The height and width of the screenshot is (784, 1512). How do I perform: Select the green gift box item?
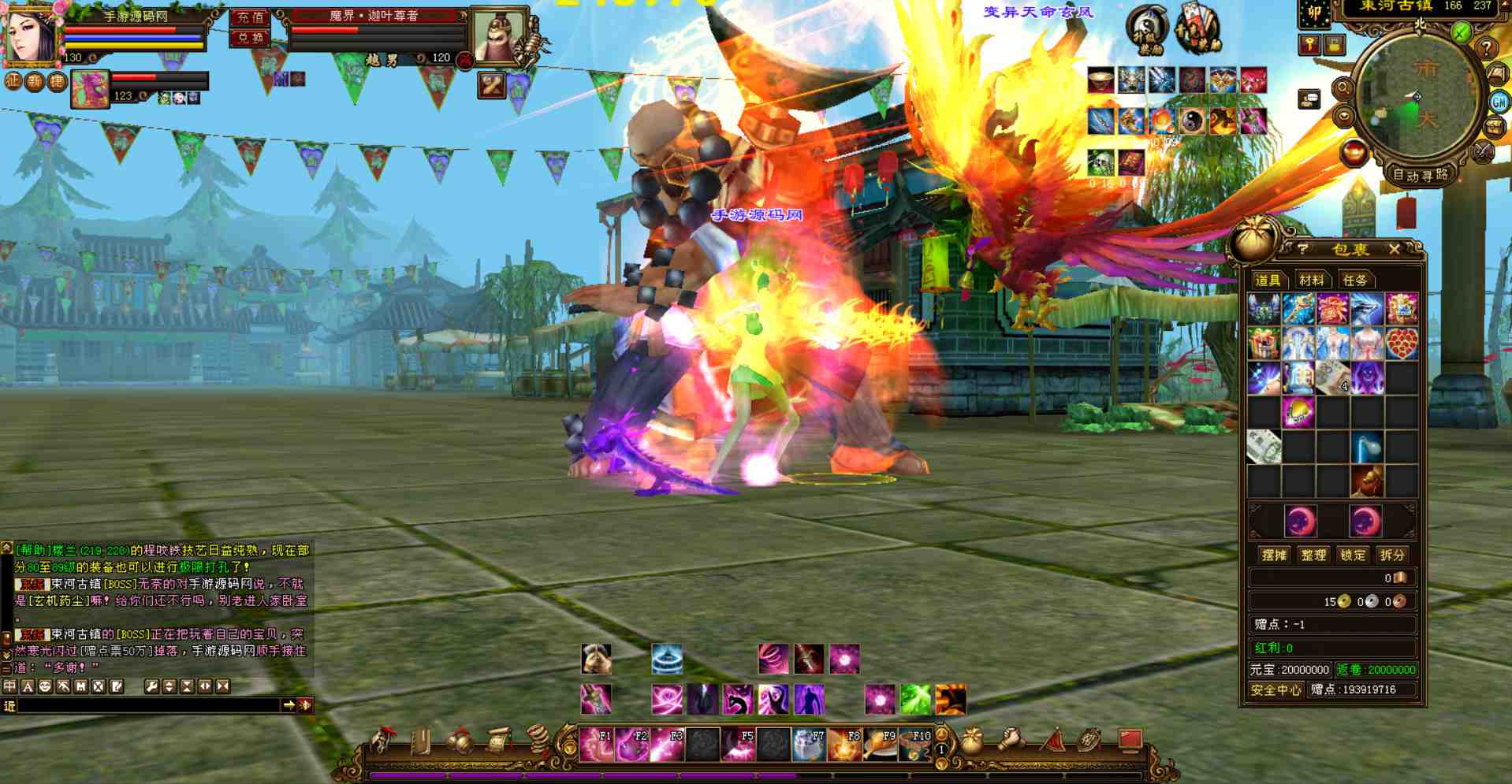(1264, 344)
